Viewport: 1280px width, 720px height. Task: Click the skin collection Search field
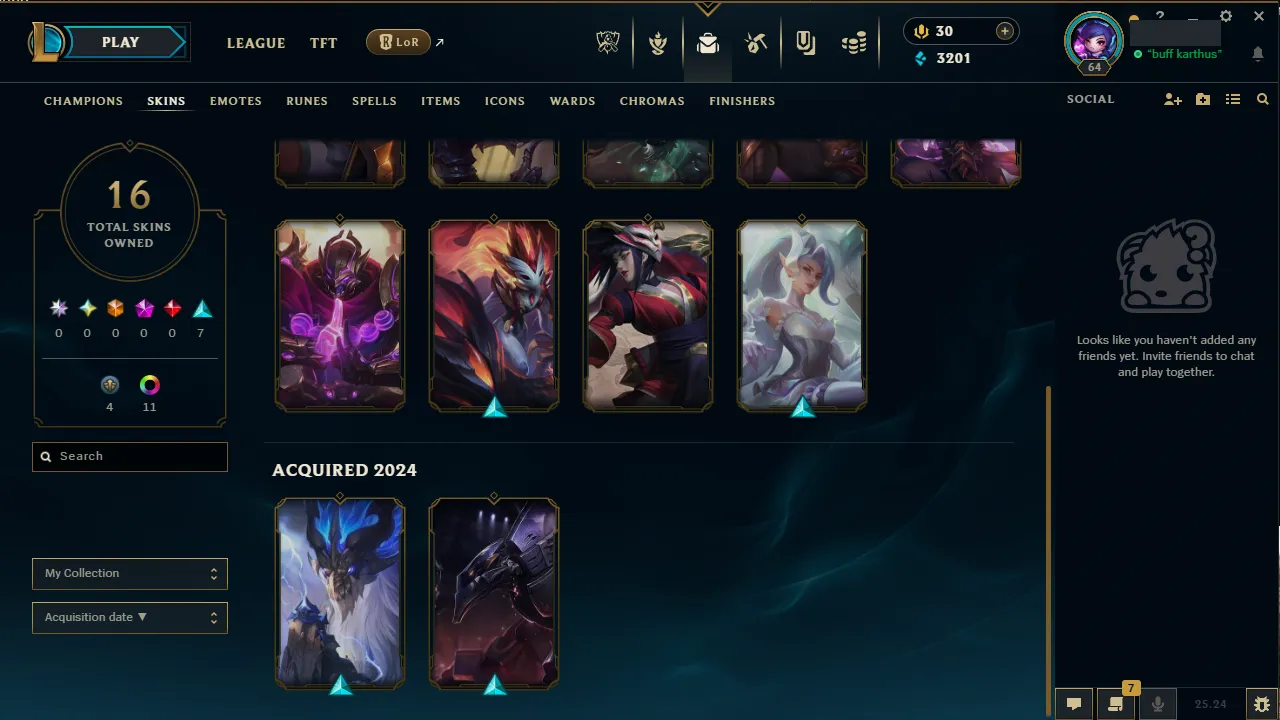(129, 456)
